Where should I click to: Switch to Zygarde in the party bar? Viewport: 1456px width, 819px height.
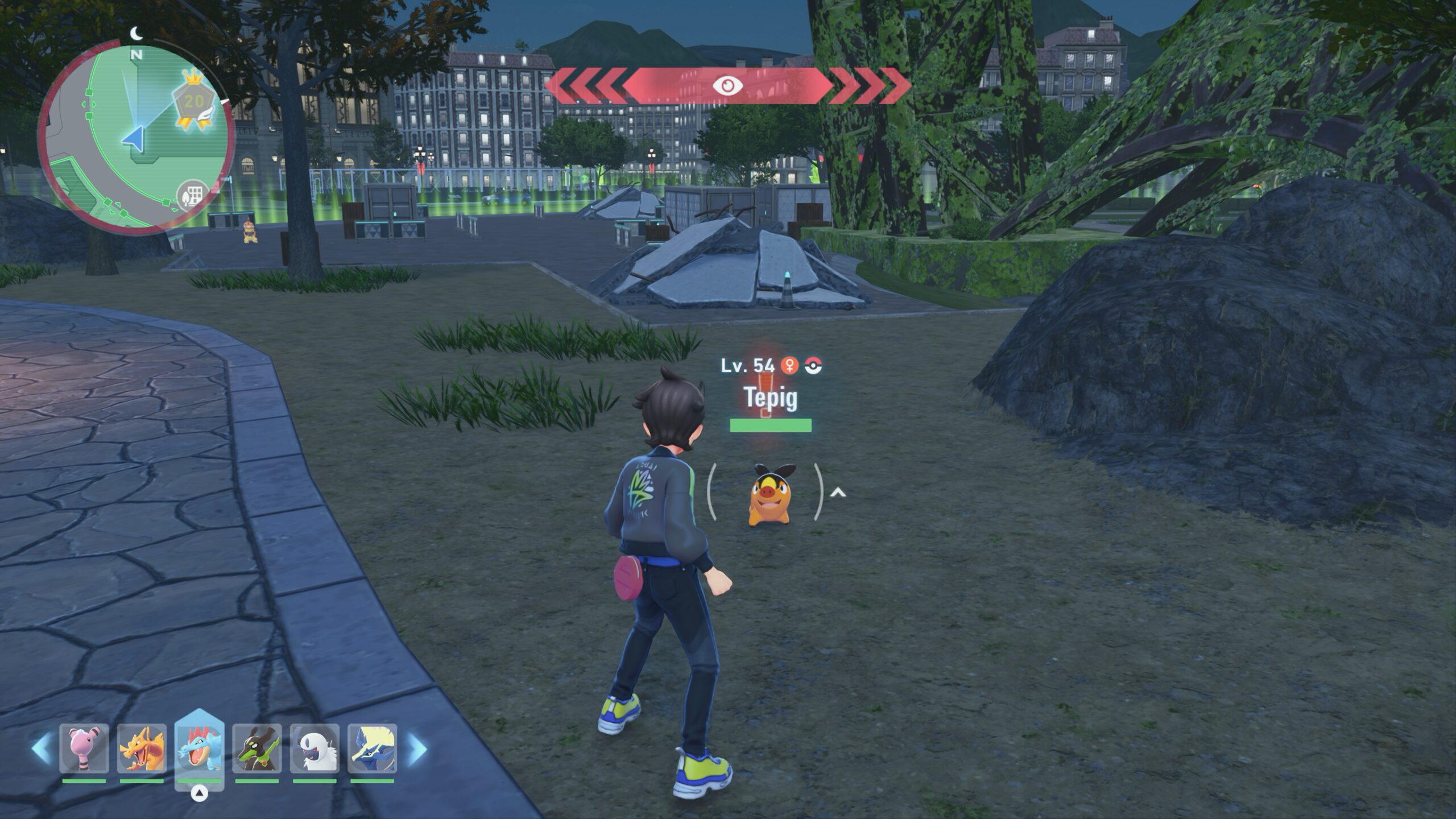tap(257, 748)
